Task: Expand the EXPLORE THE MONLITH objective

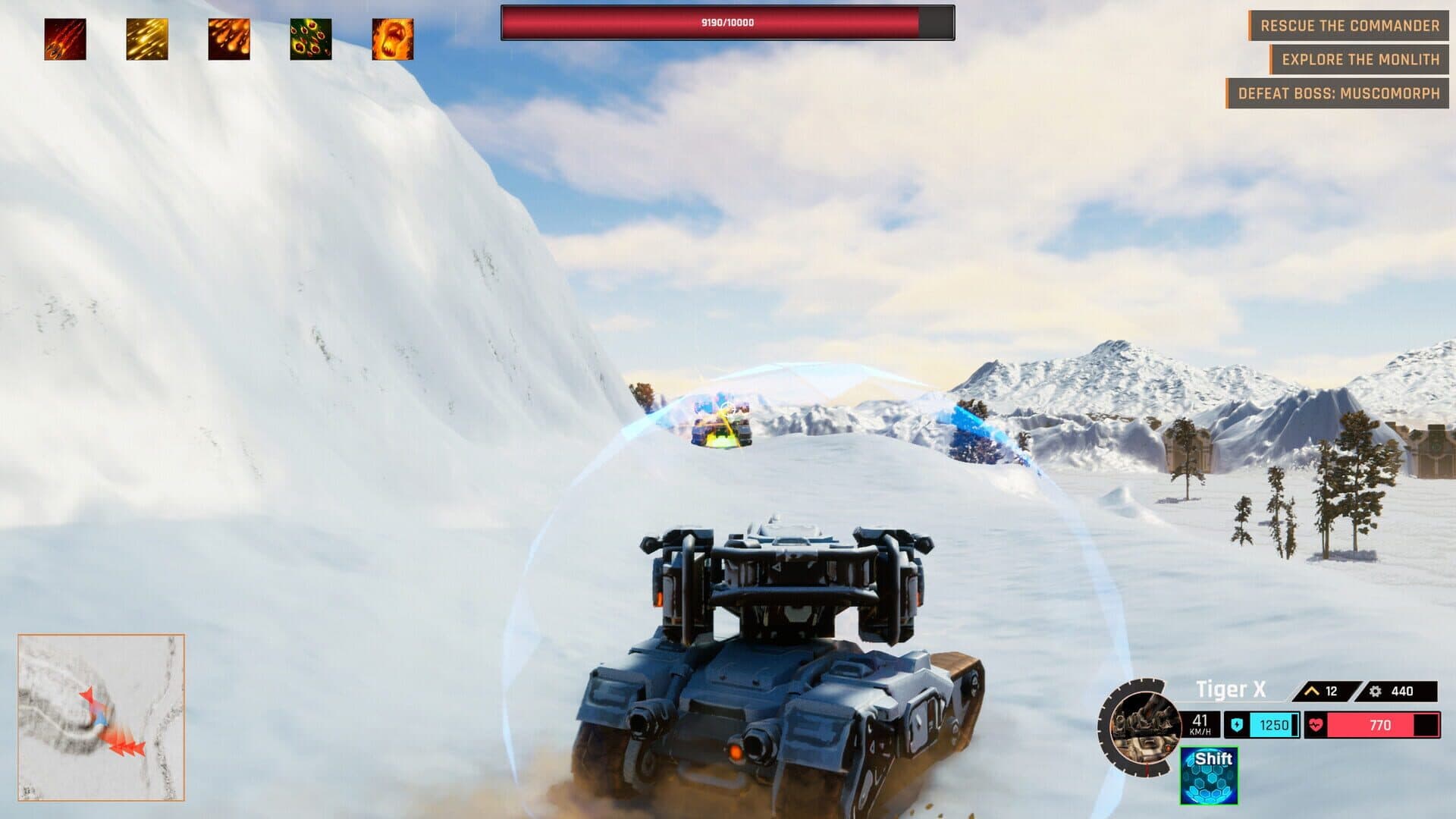Action: [x=1360, y=58]
